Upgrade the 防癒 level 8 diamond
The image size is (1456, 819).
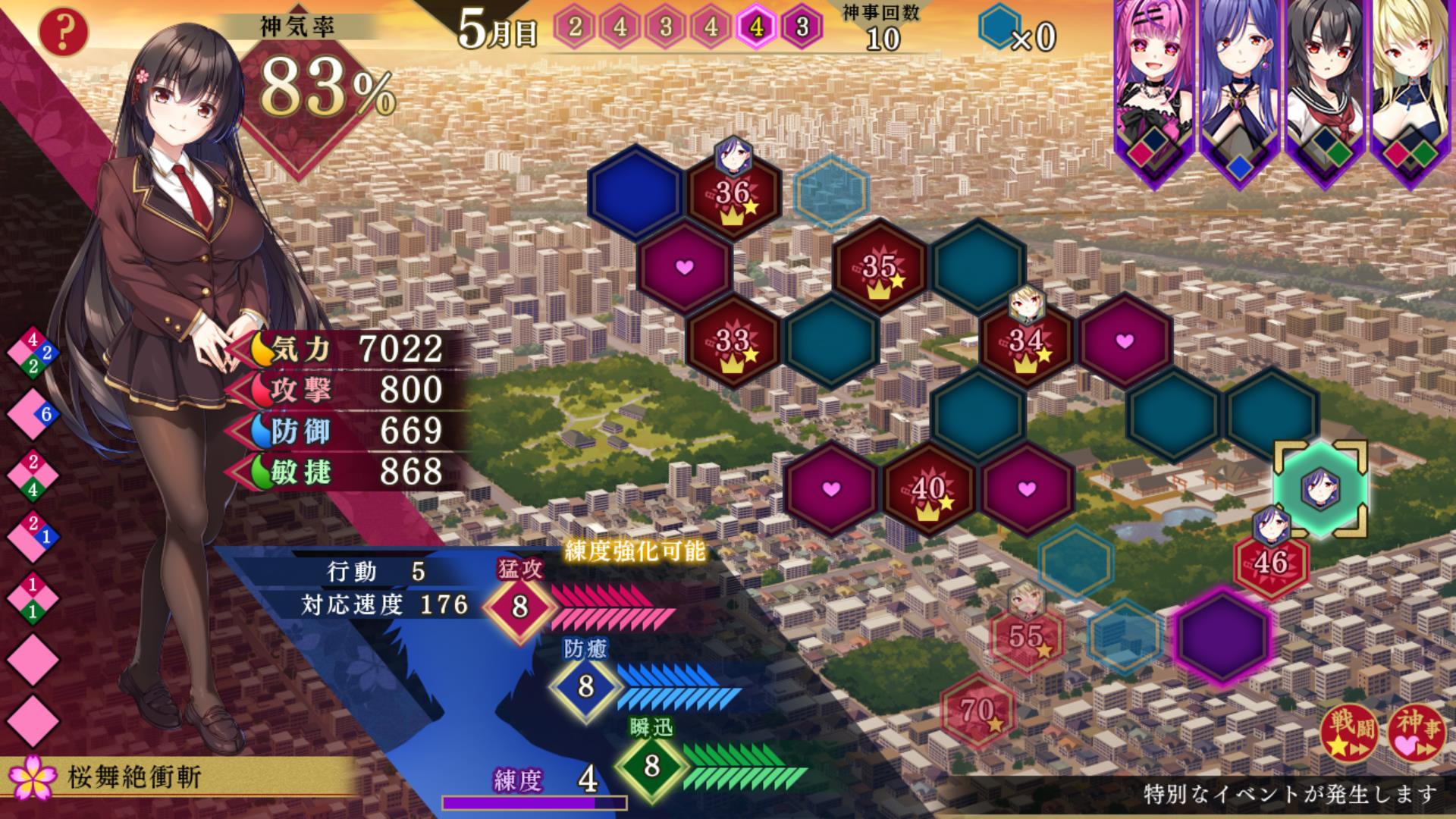pos(585,686)
